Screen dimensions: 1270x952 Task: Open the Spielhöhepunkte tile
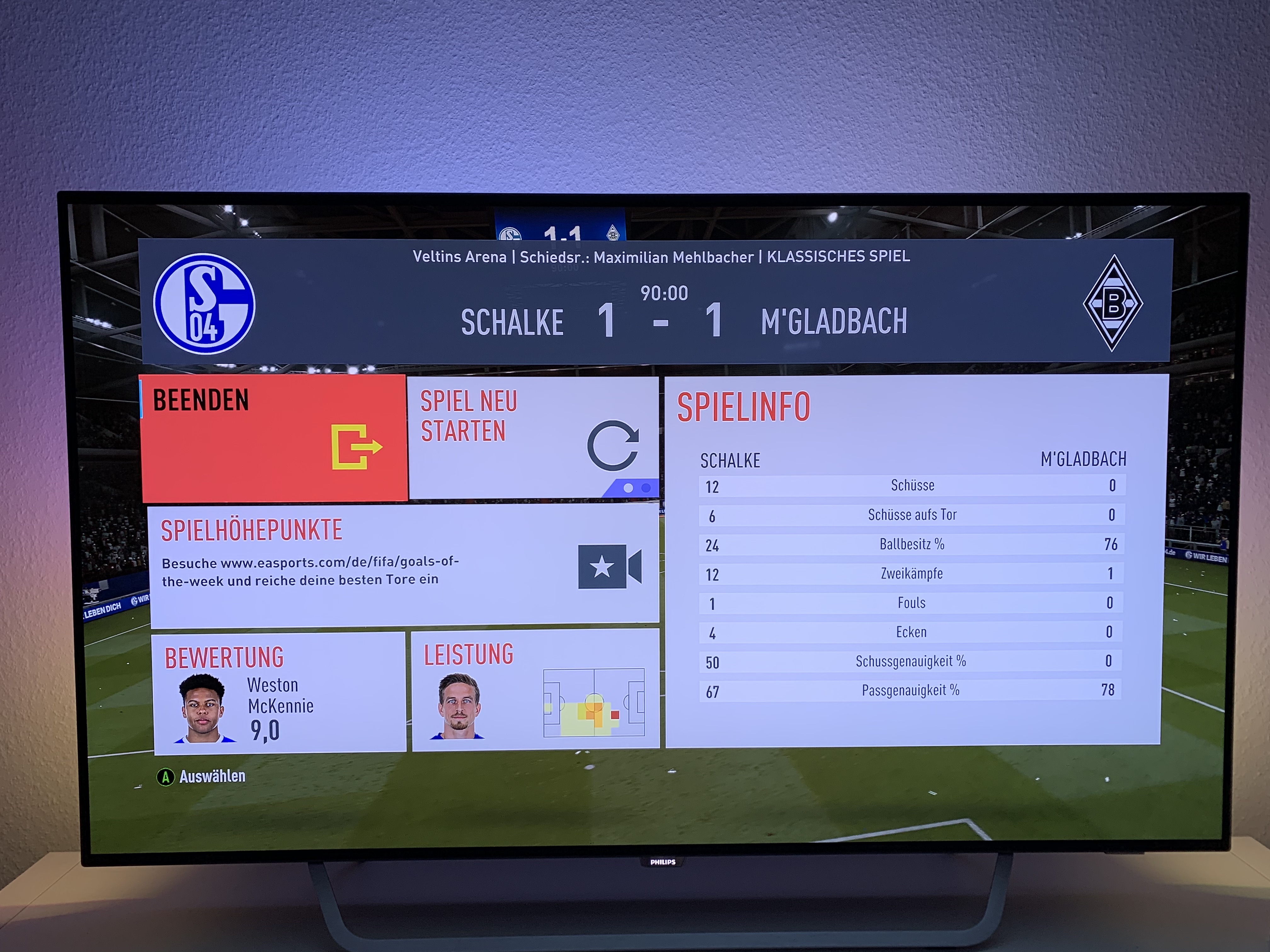click(403, 564)
